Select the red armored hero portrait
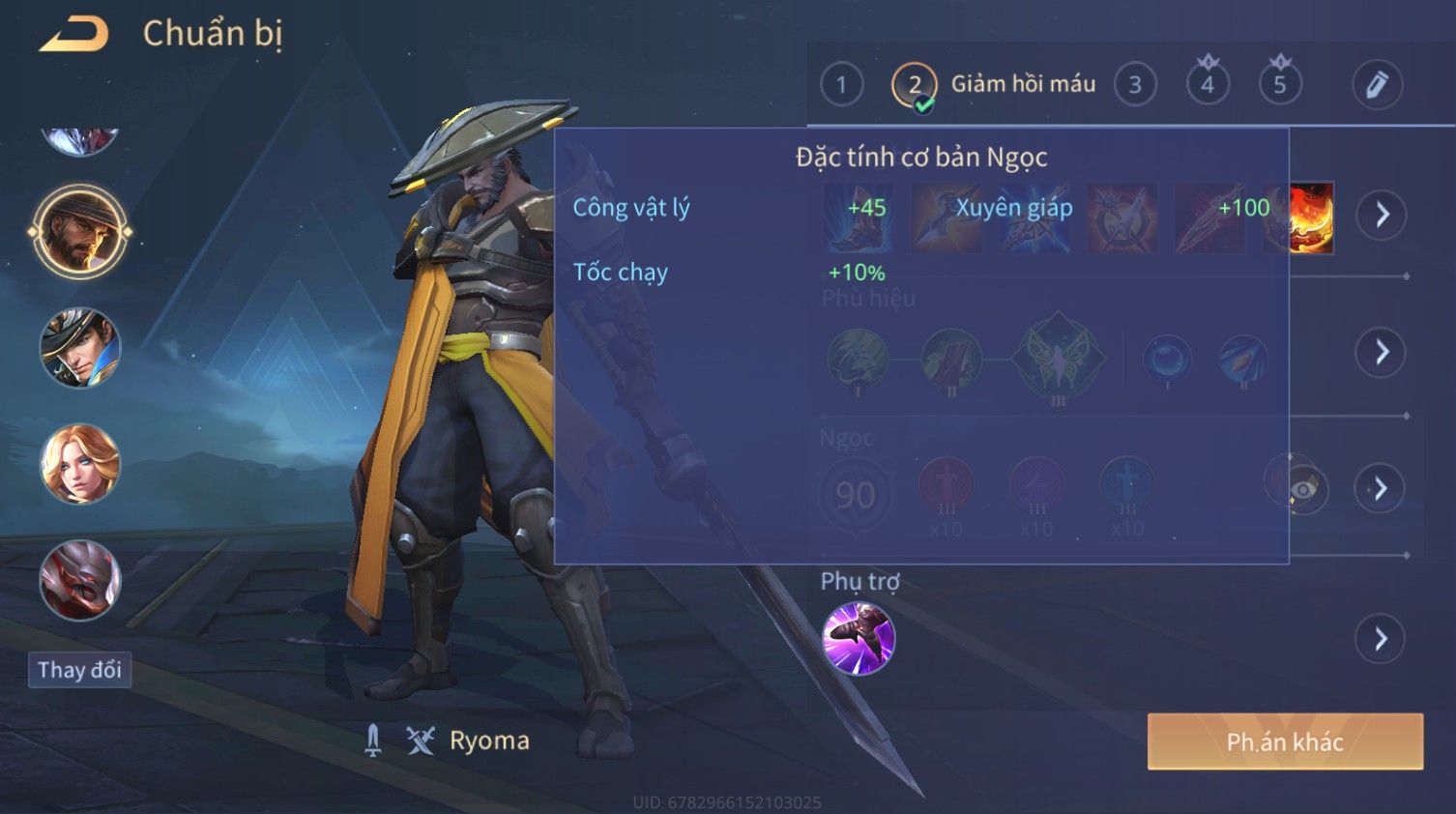The image size is (1456, 814). pyautogui.click(x=79, y=580)
